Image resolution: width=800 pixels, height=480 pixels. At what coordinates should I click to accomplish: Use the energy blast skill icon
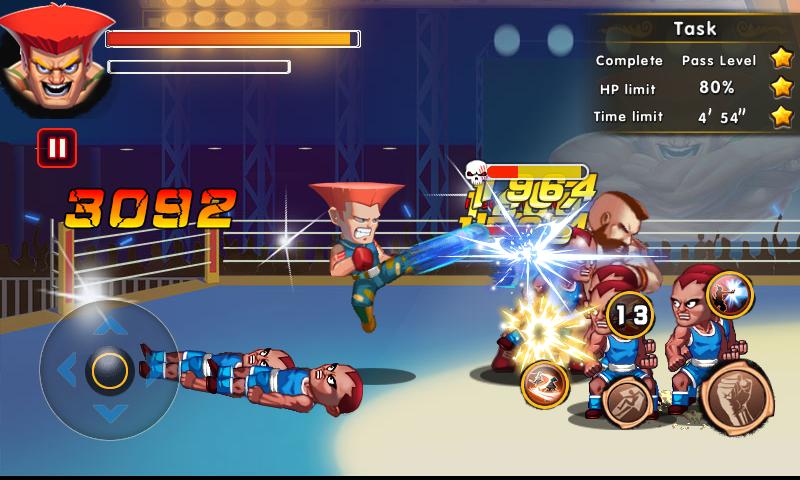[730, 294]
